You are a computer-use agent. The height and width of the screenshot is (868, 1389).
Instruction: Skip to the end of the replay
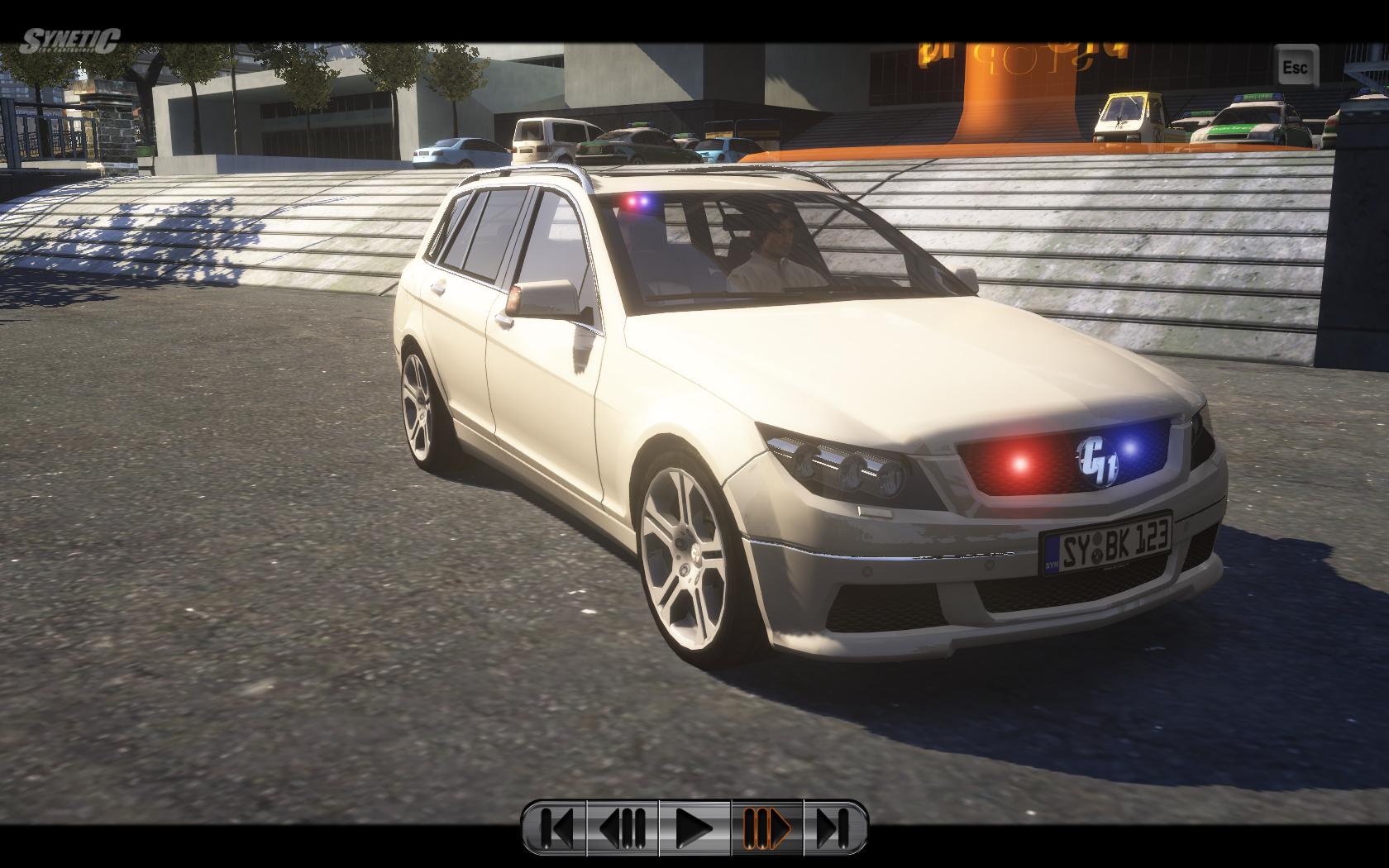pyautogui.click(x=833, y=826)
